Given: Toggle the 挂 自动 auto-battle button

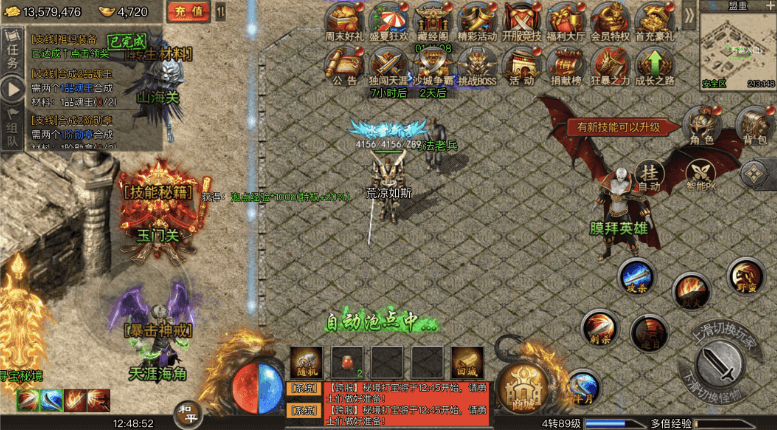Looking at the screenshot, I should pos(651,176).
